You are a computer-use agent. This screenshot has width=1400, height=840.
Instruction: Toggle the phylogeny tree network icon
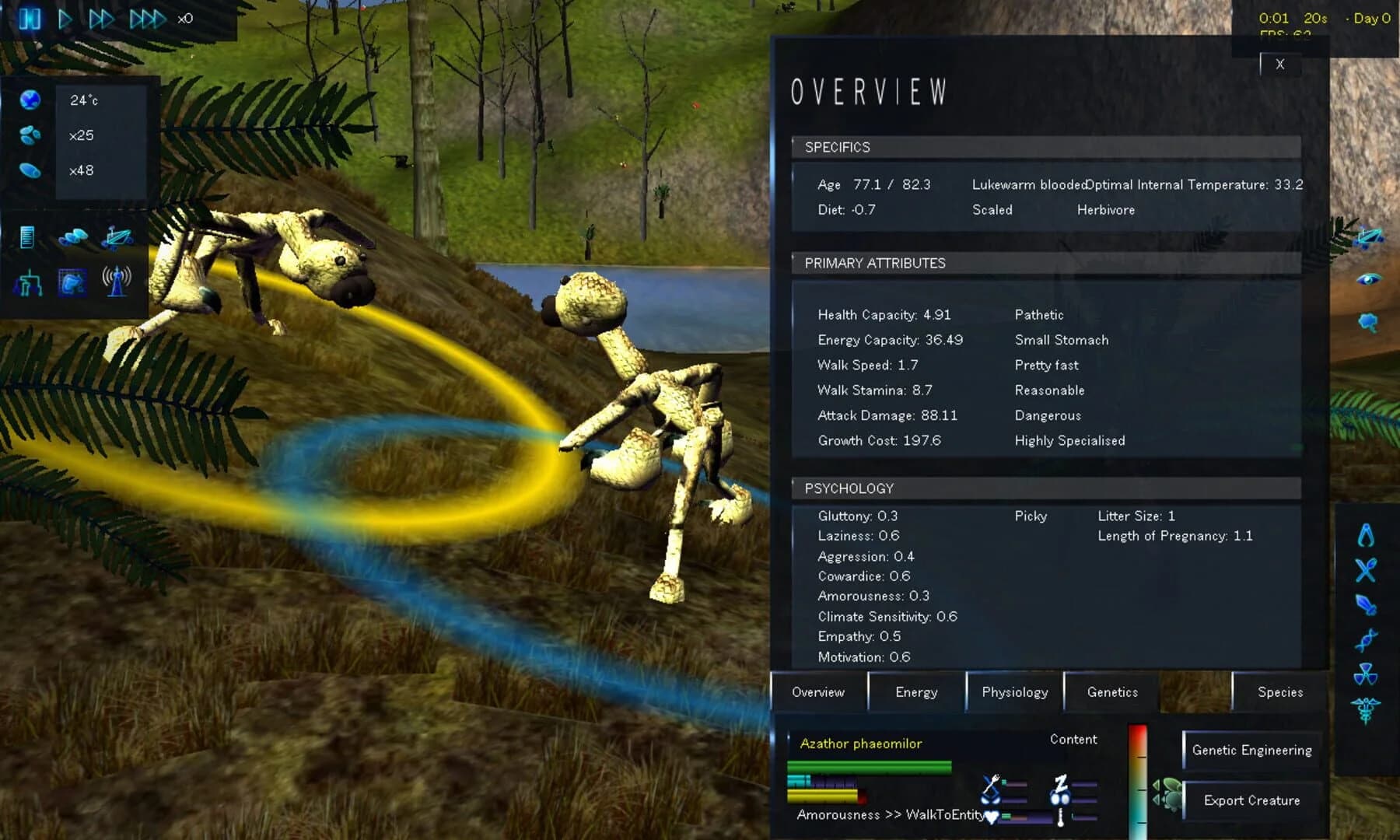coord(31,284)
